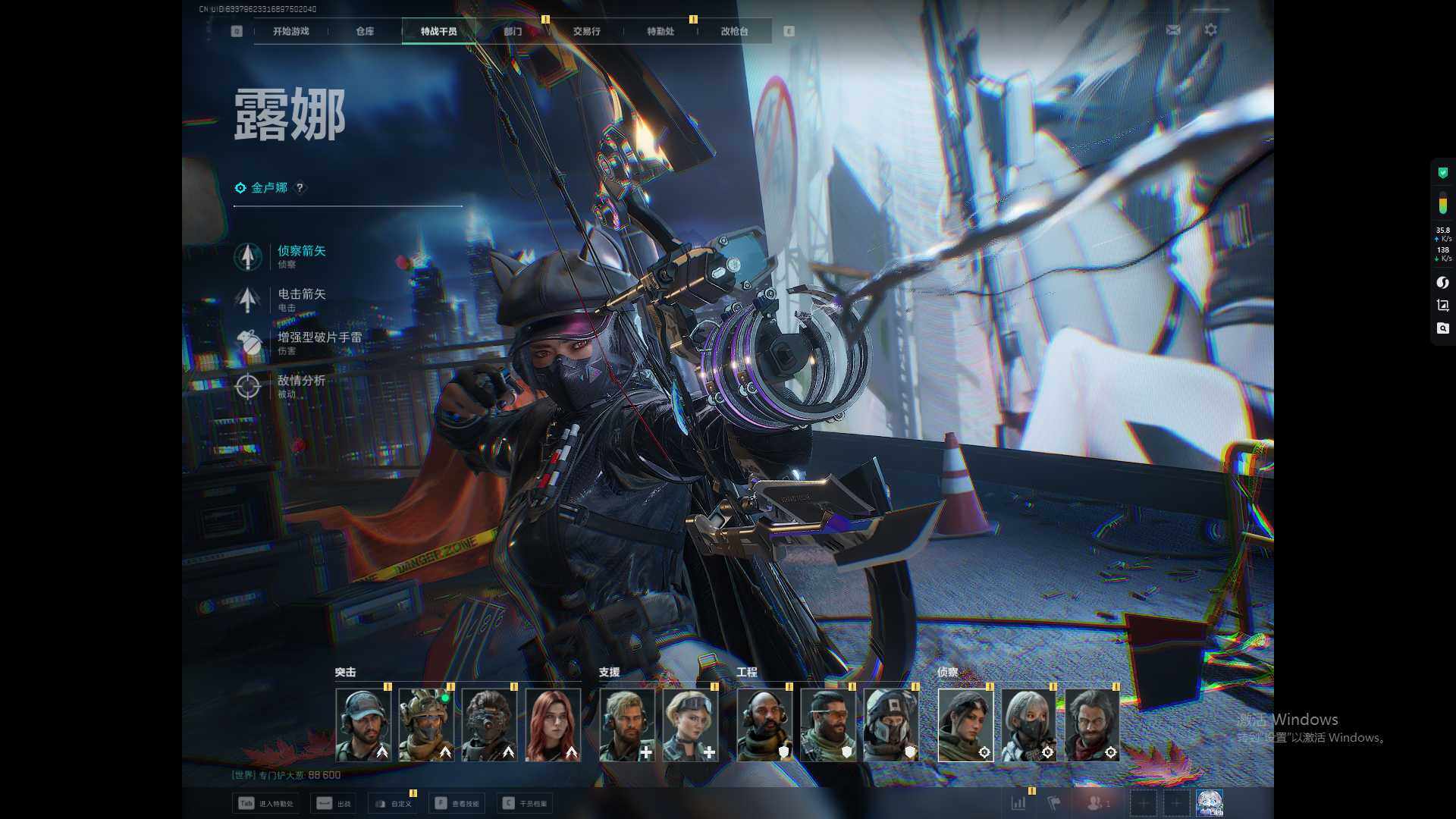Show the 增强型破片手雷 grenade skill
The height and width of the screenshot is (819, 1456).
(318, 342)
